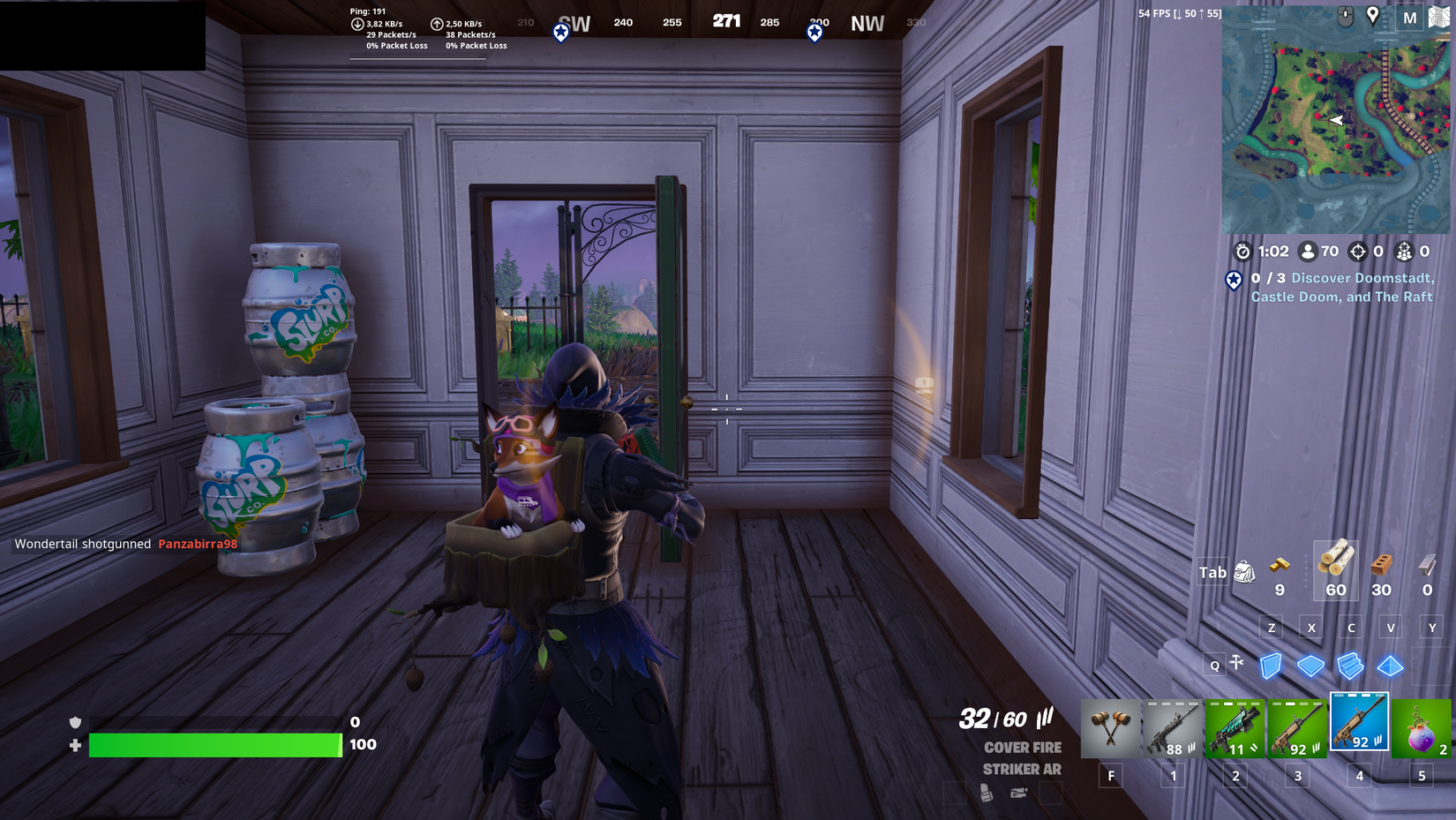This screenshot has width=1456, height=820.
Task: Click the players remaining icon showing 70
Action: (1307, 252)
